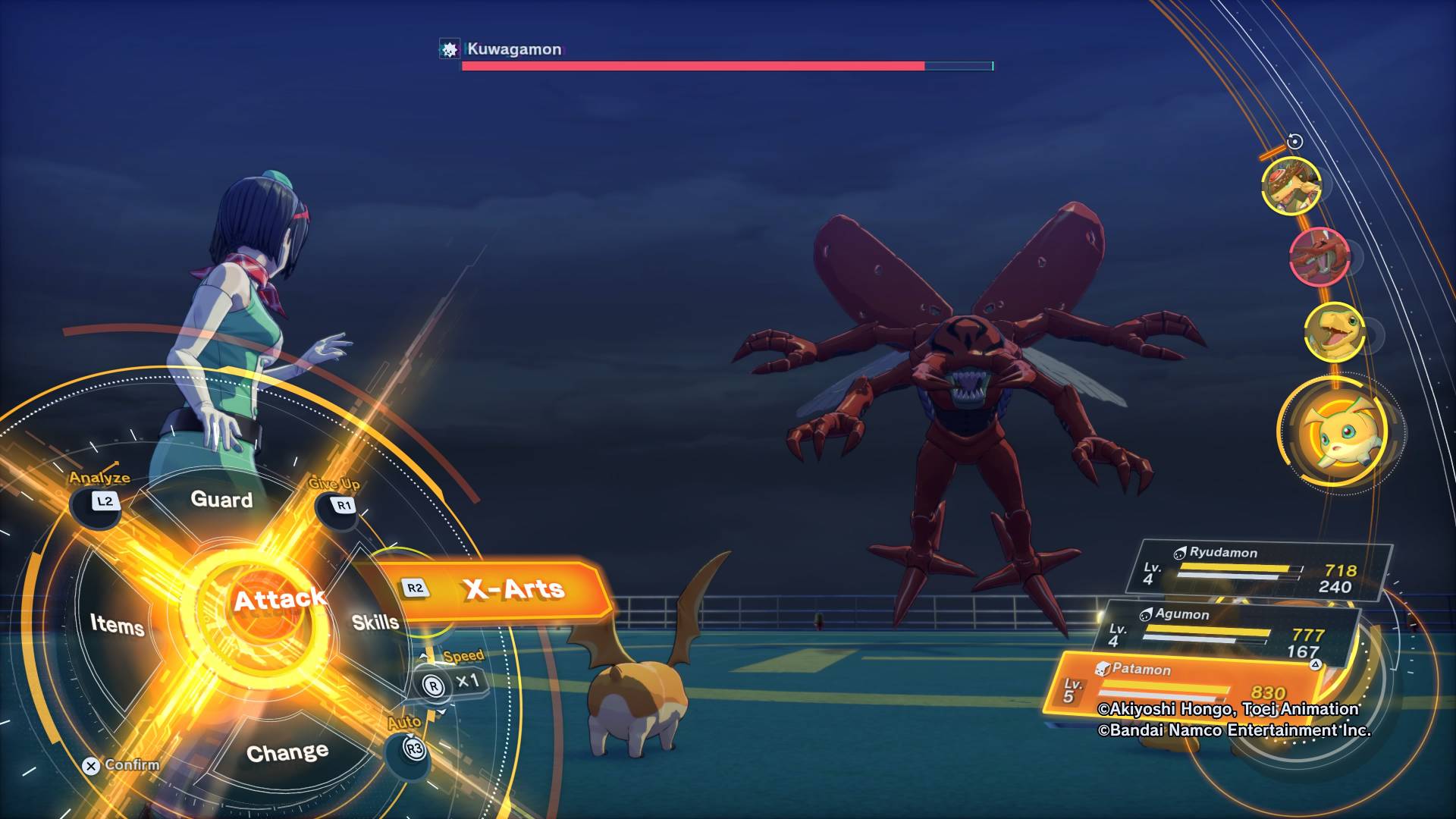Choose Guard from the command wheel

[221, 499]
